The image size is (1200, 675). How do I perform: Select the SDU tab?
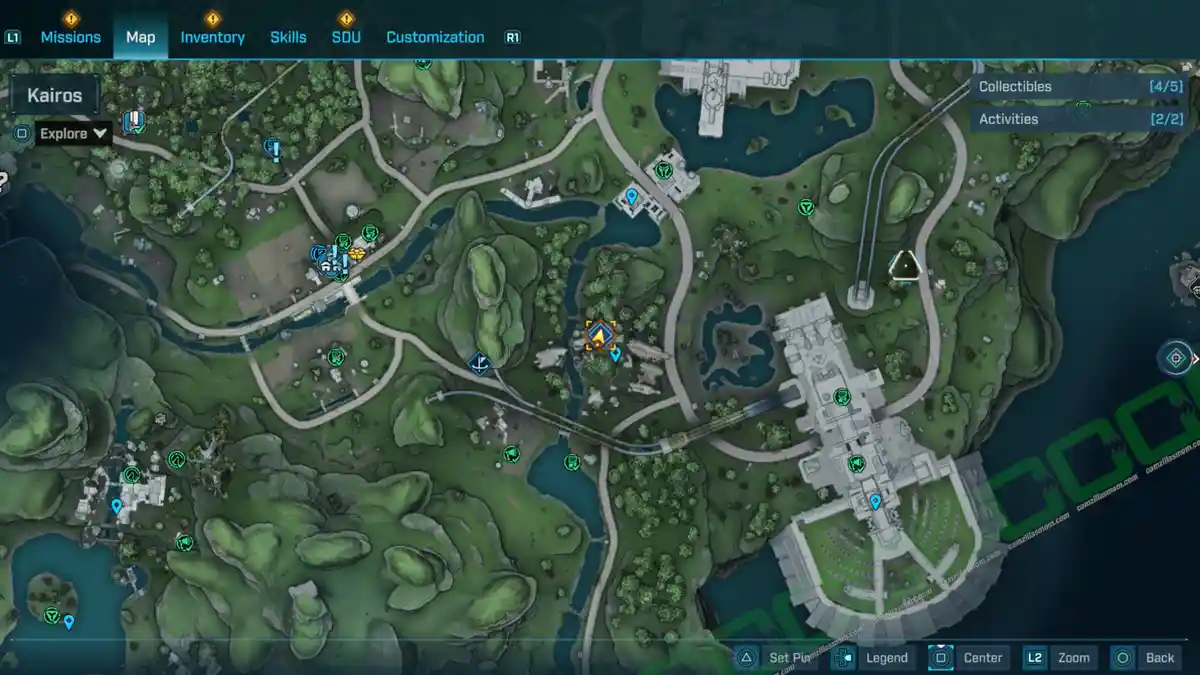click(x=346, y=37)
